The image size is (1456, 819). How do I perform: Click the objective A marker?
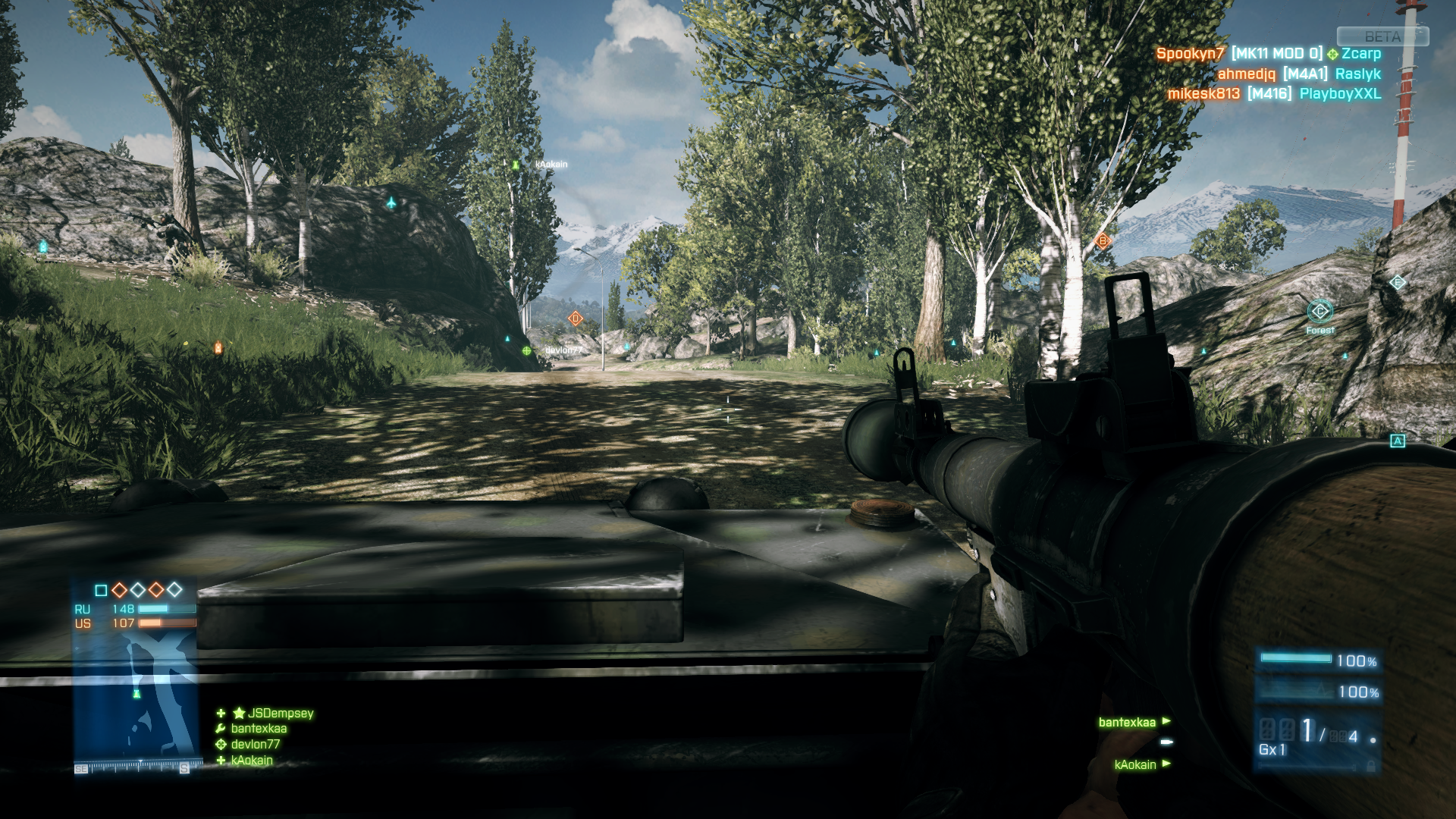tap(1397, 441)
